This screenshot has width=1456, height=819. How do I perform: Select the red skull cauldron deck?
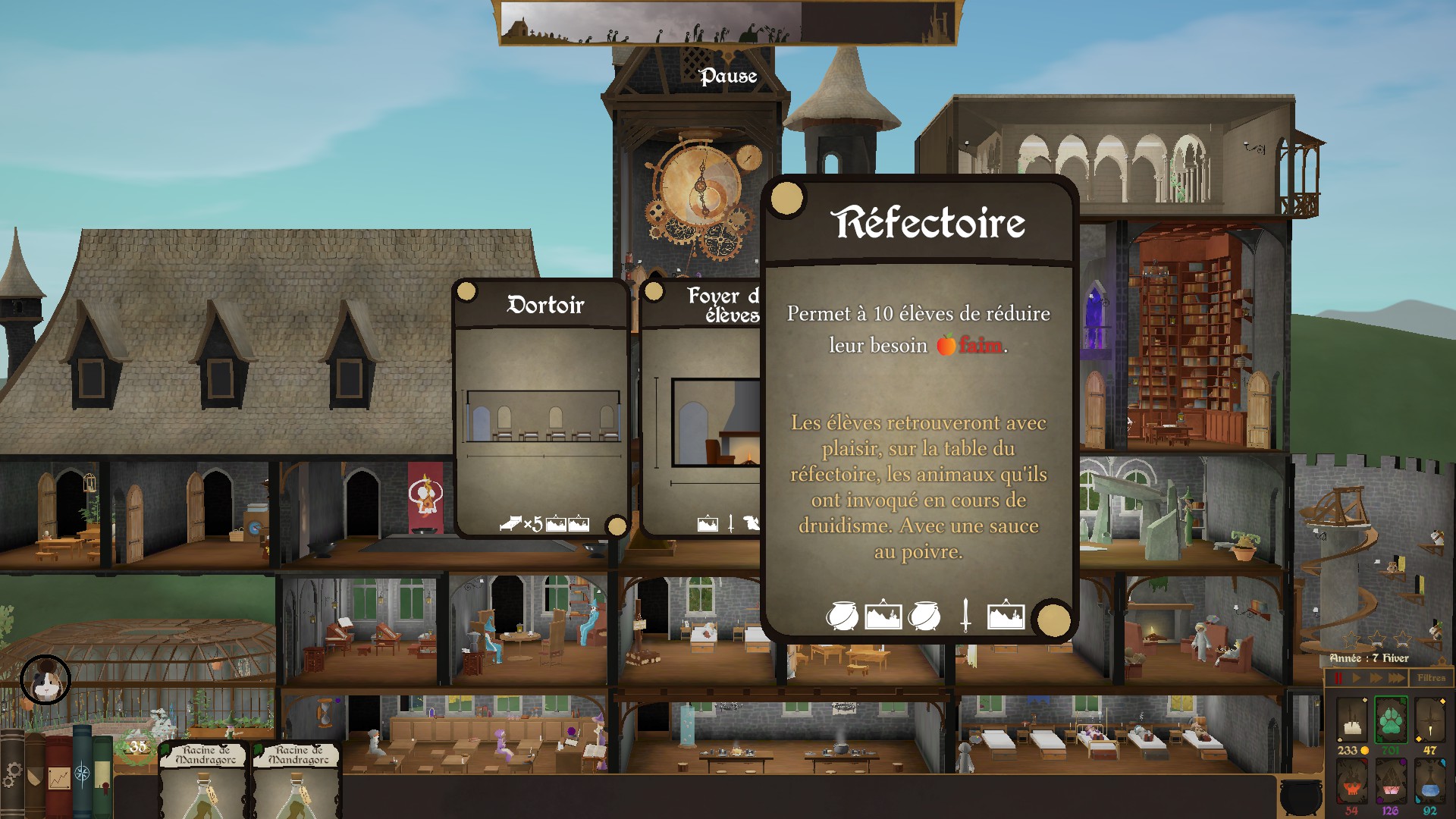(1351, 781)
